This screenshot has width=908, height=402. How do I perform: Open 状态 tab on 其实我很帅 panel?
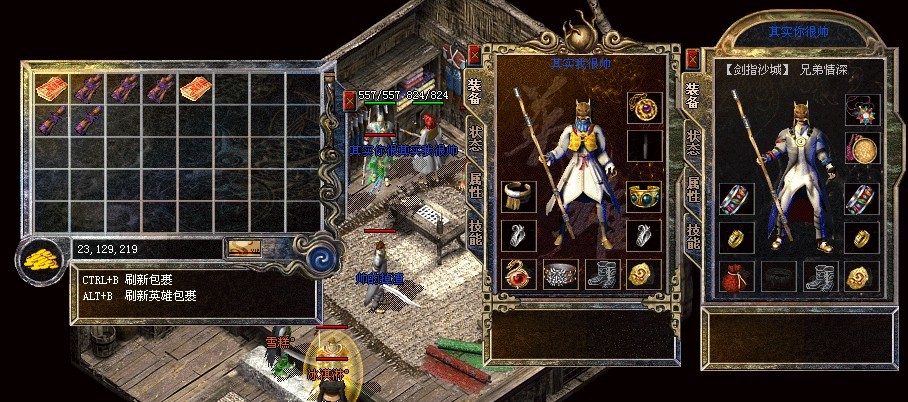pos(476,139)
